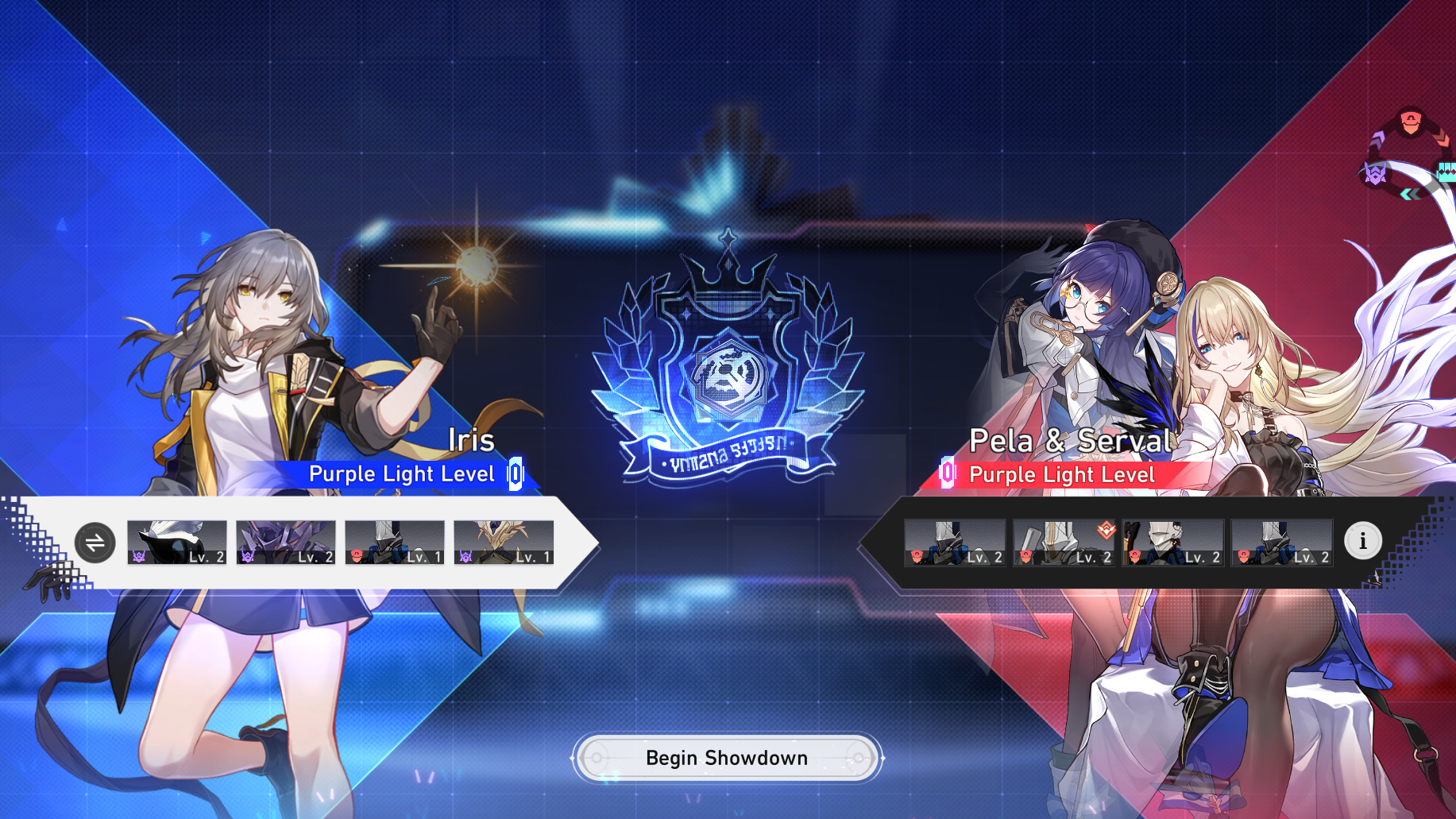The width and height of the screenshot is (1456, 819).
Task: Click the pink Purple Light Level counter for Pela & Serval
Action: click(x=947, y=473)
